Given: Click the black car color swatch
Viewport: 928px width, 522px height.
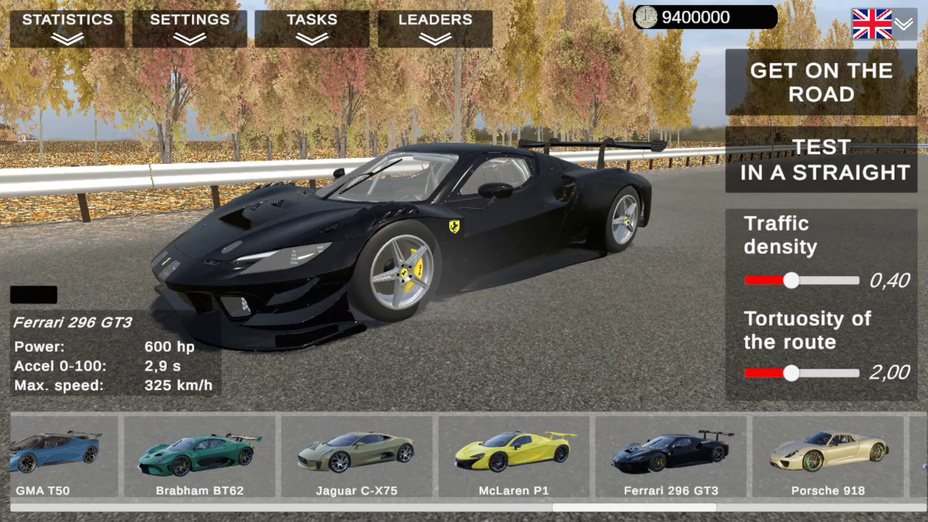Looking at the screenshot, I should click(34, 295).
